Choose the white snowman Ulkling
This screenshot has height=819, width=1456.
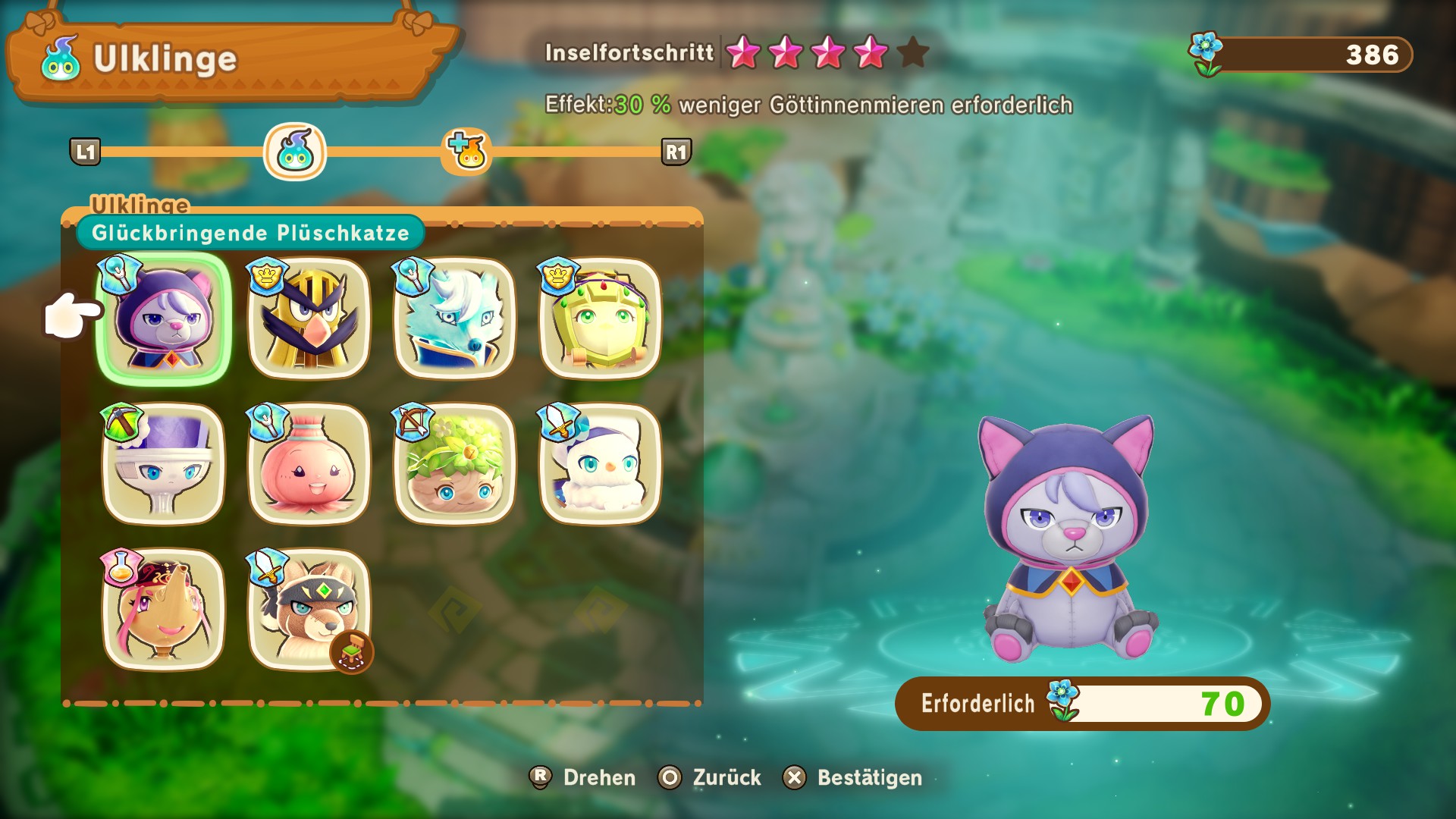600,464
